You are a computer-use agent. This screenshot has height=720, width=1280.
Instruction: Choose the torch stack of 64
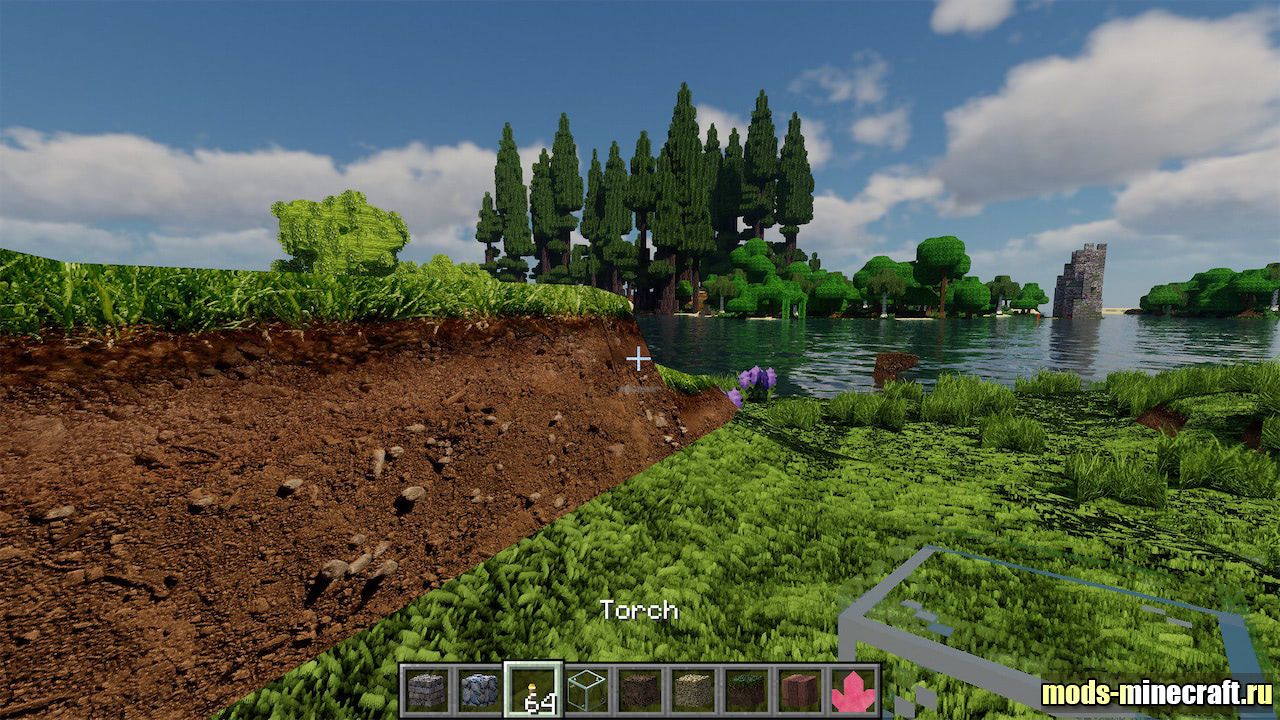[x=533, y=690]
